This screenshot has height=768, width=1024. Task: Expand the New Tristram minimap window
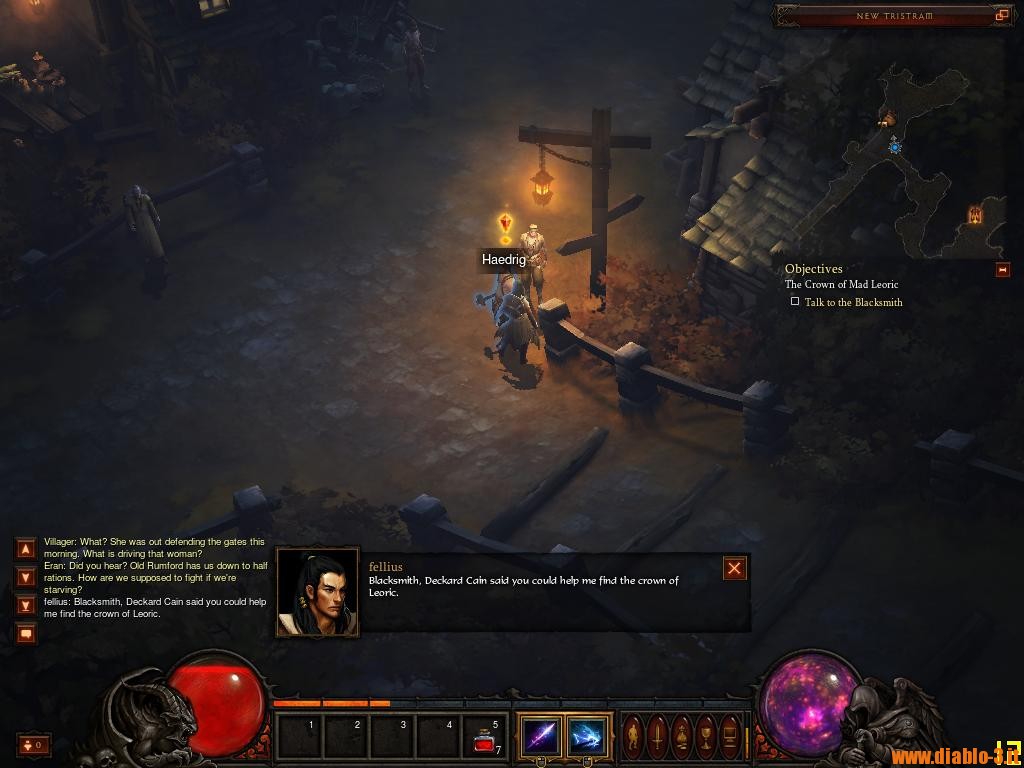(x=1001, y=15)
